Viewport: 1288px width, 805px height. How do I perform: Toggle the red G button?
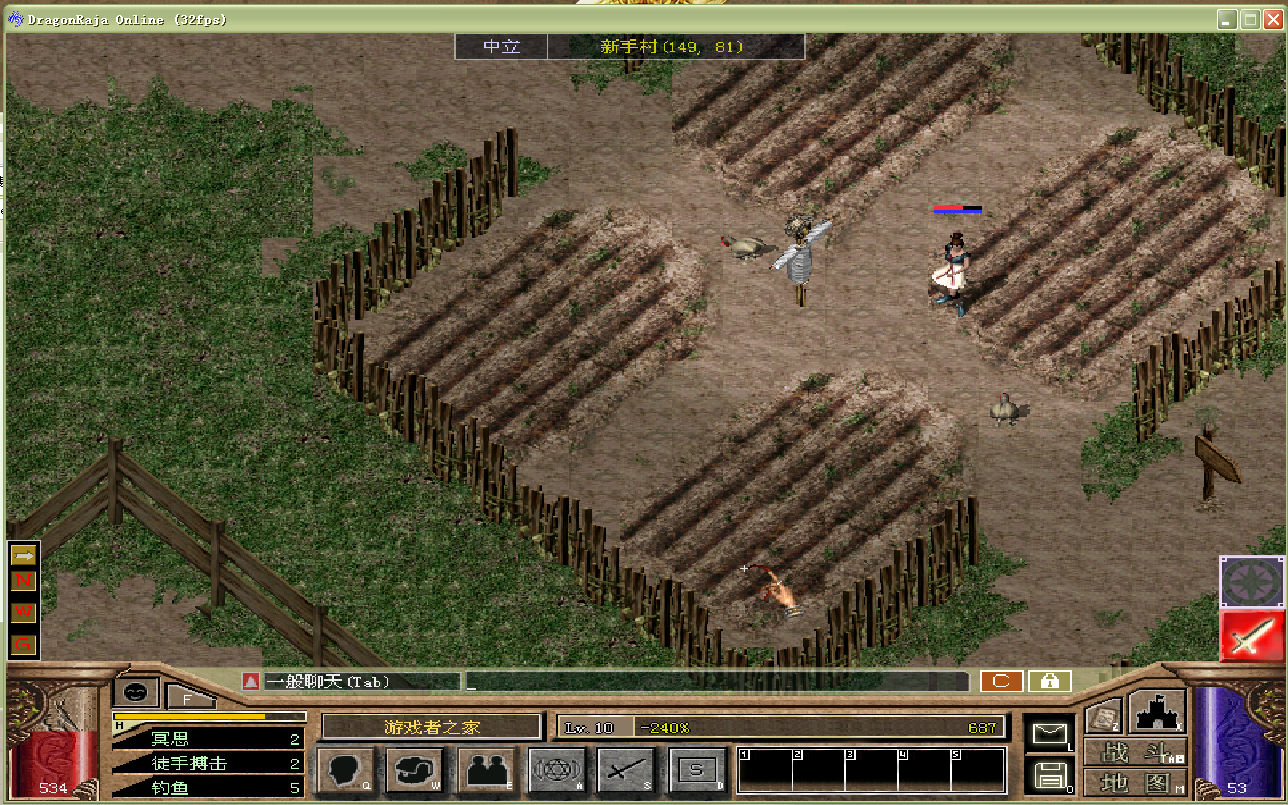click(23, 643)
